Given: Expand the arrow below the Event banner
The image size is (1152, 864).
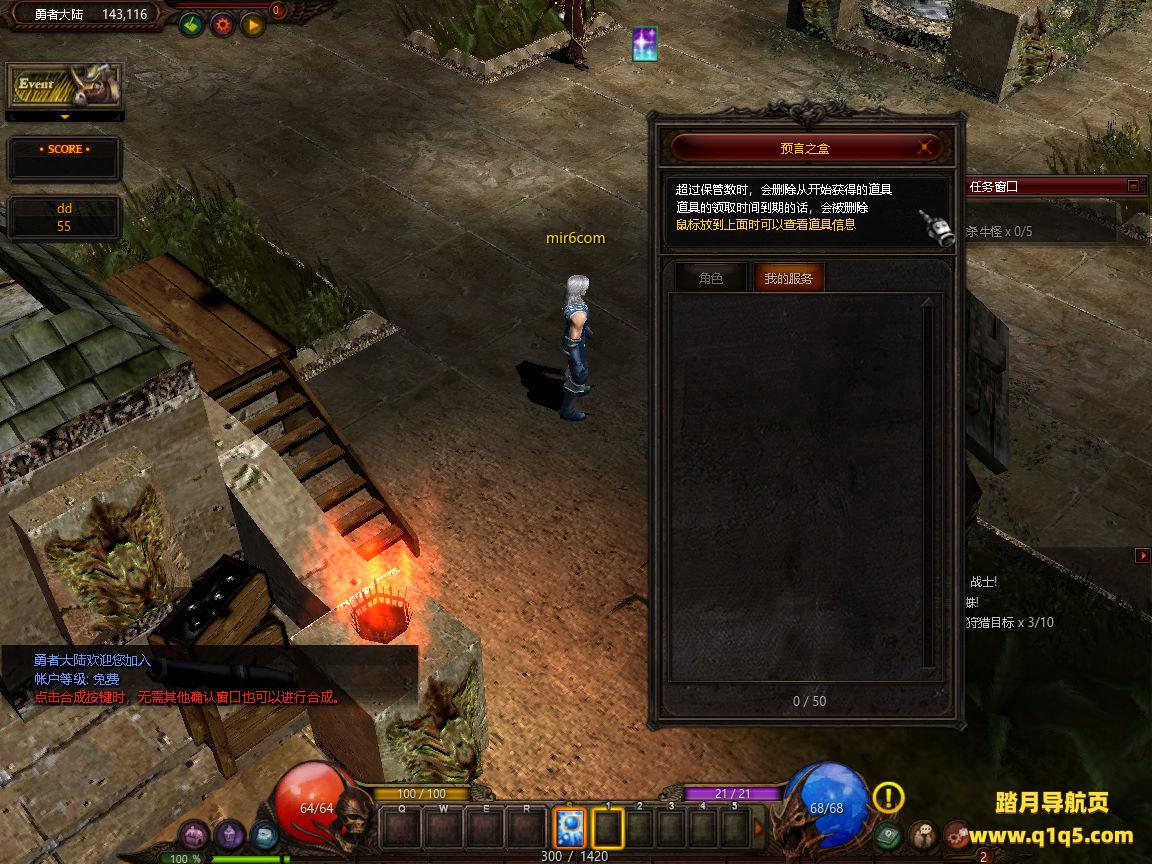Looking at the screenshot, I should (64, 117).
